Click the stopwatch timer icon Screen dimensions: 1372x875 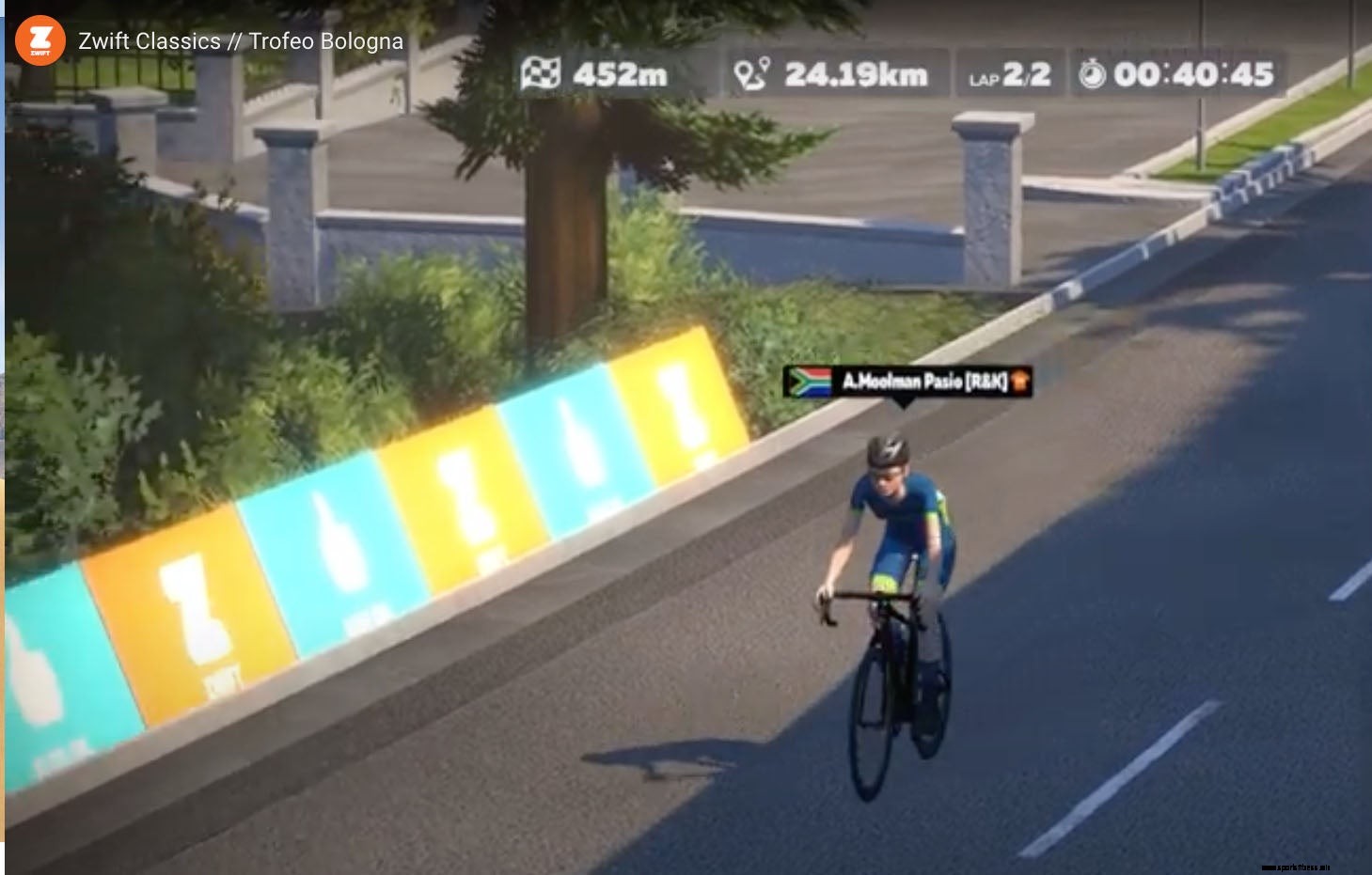tap(1091, 72)
